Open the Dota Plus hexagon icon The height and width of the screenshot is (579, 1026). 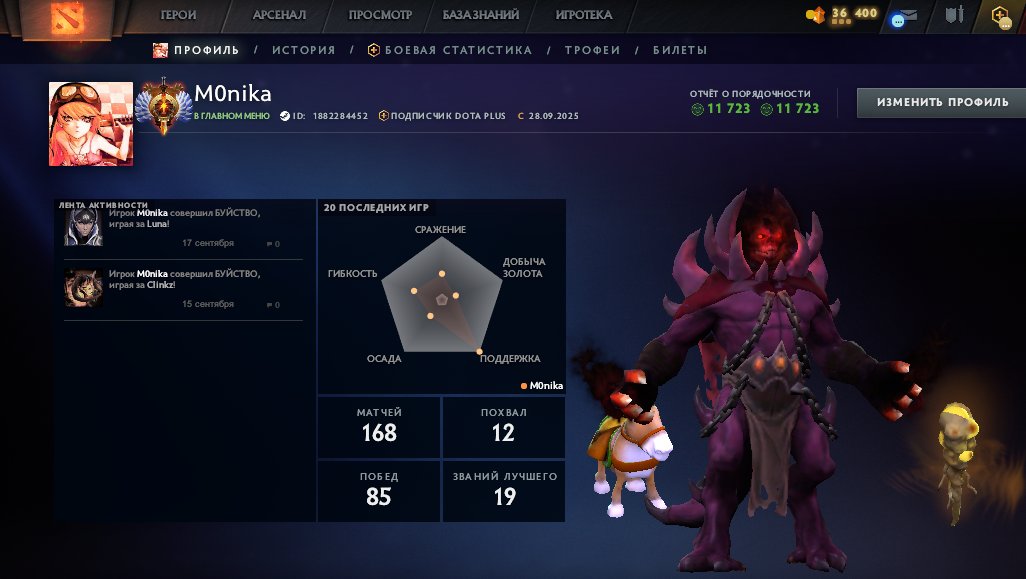(x=1000, y=16)
